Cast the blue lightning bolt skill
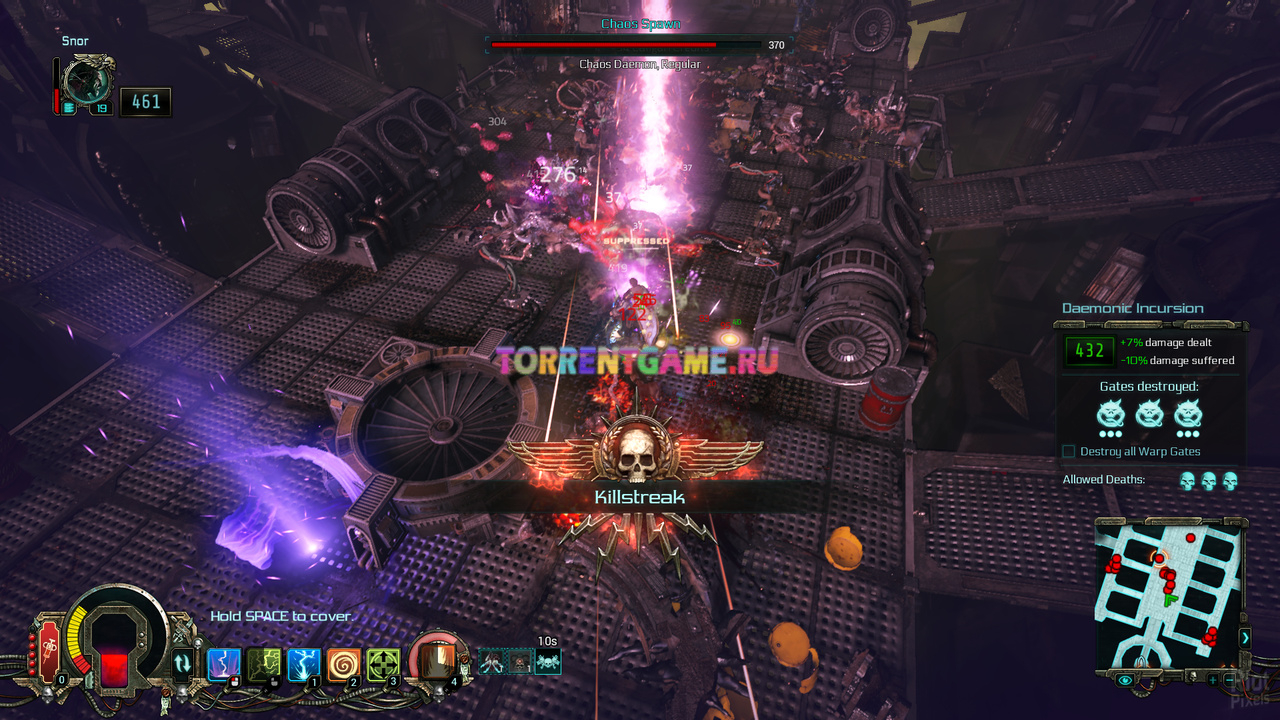Image resolution: width=1280 pixels, height=720 pixels. (x=303, y=664)
